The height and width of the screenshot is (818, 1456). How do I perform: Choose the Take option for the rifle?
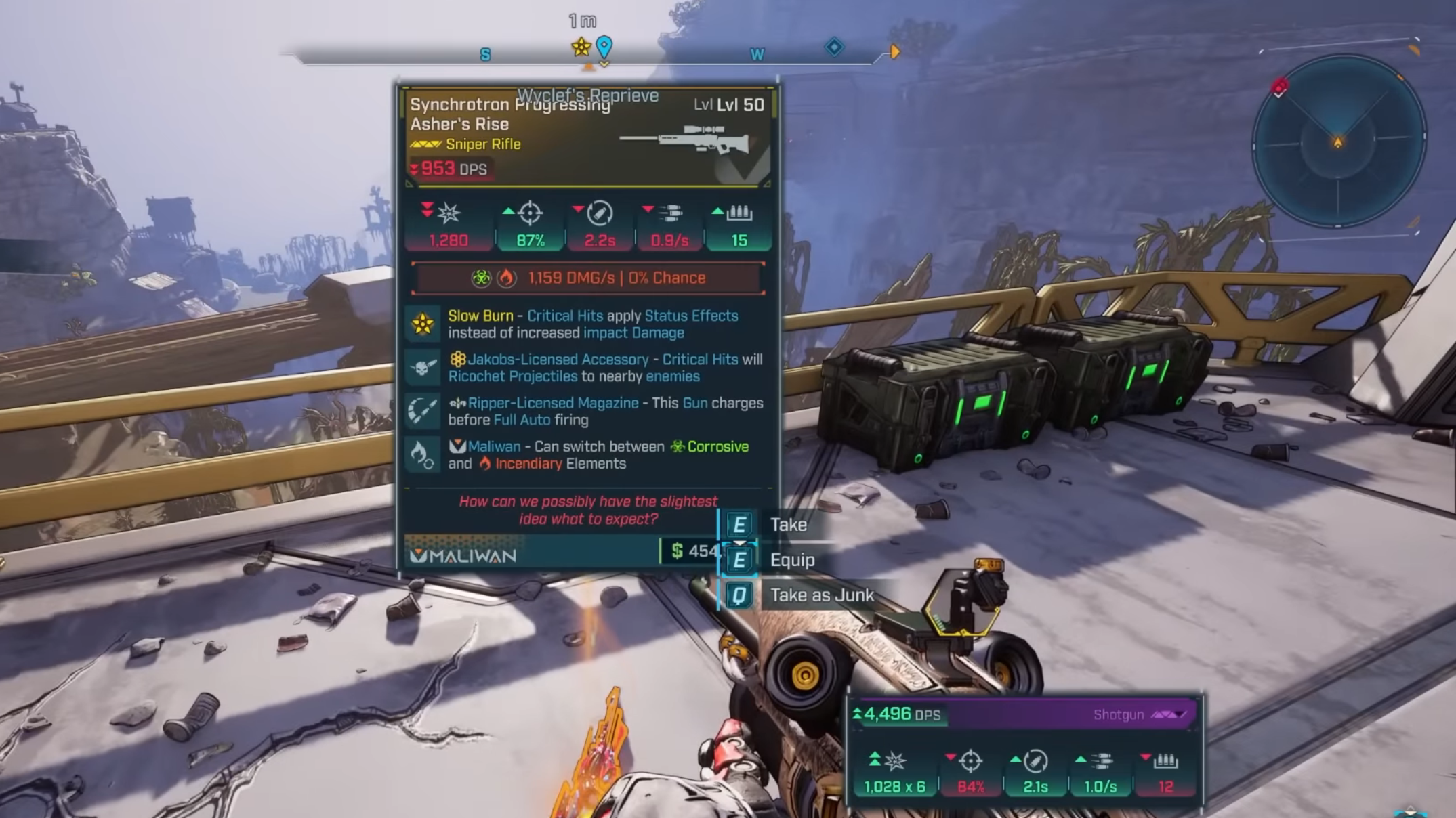(787, 525)
